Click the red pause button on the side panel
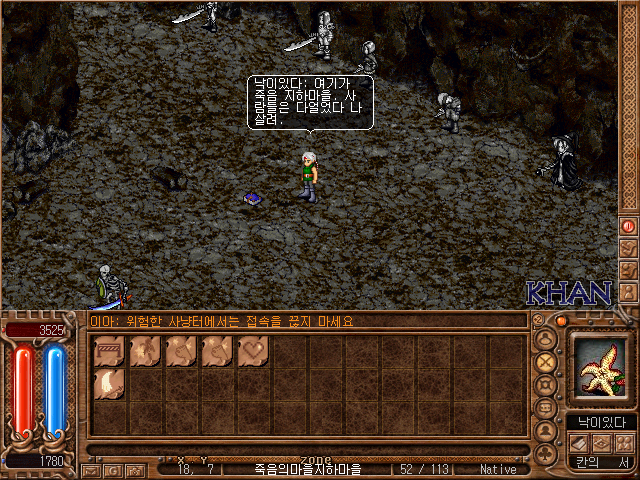The height and width of the screenshot is (480, 640). tap(629, 226)
